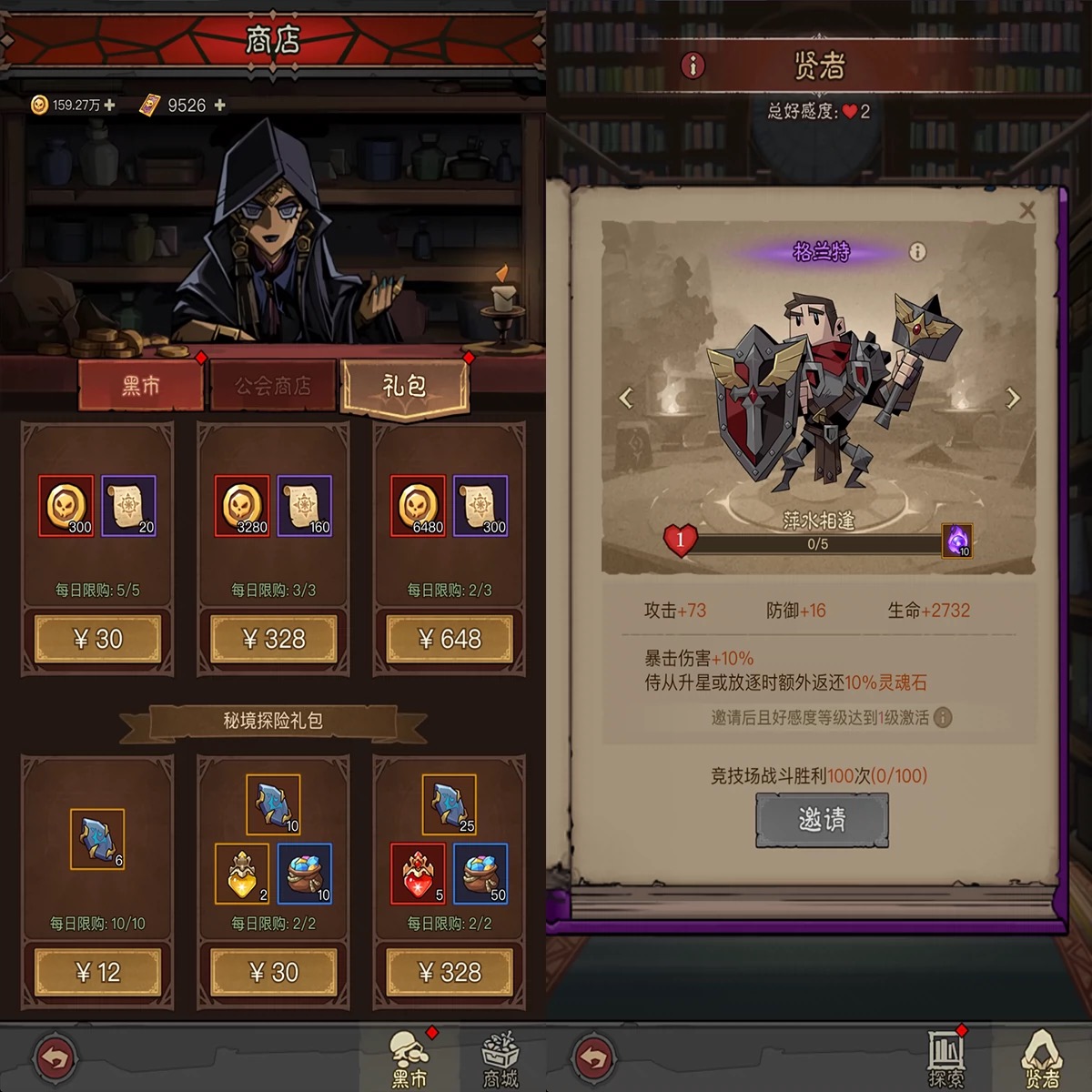The height and width of the screenshot is (1092, 1092).
Task: Switch to the 黑市 shop tab
Action: [x=140, y=386]
